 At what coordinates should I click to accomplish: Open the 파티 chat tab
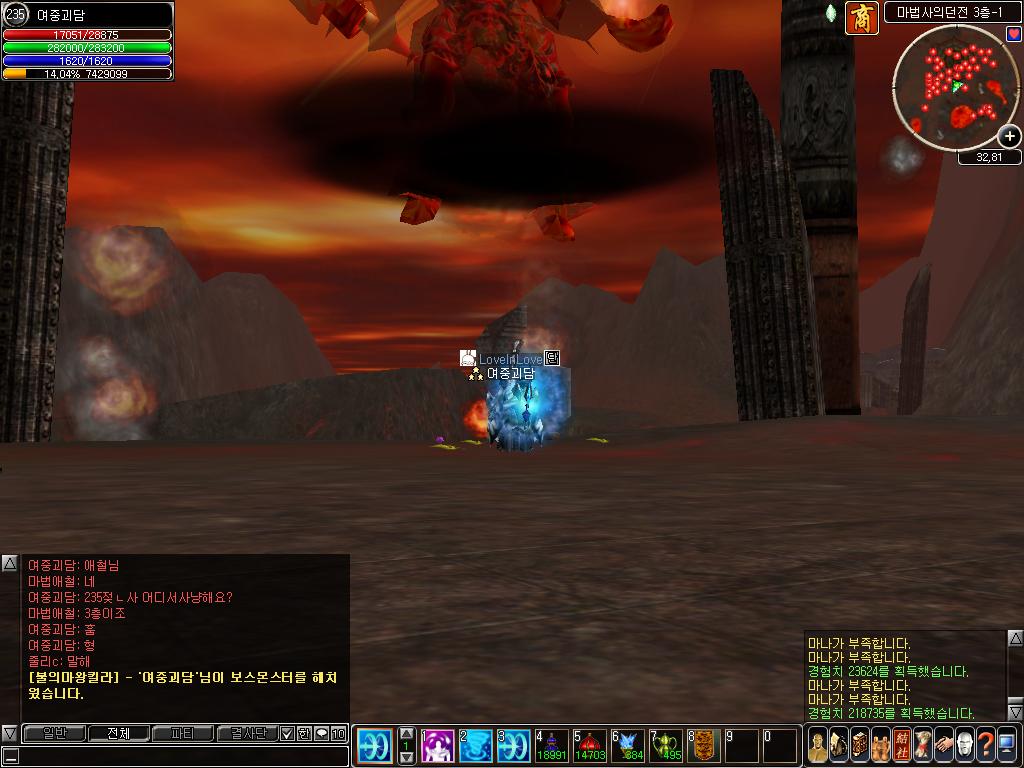point(182,734)
